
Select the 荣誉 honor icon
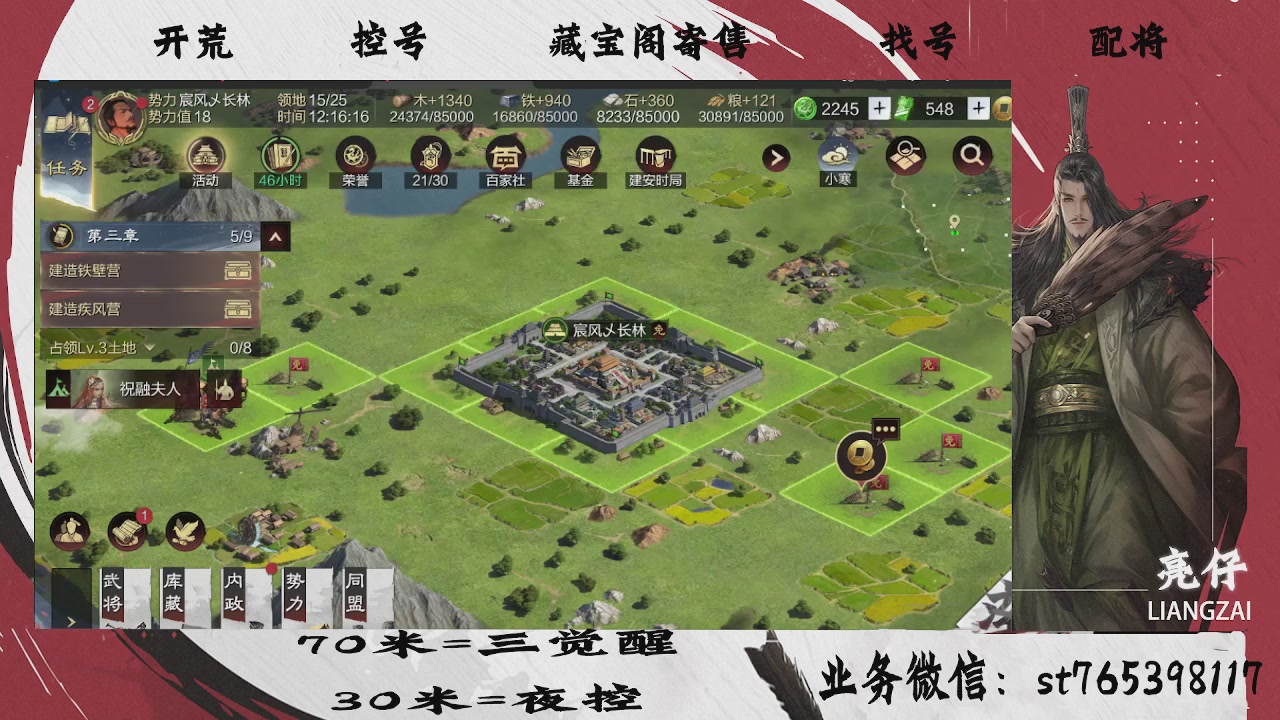click(x=353, y=158)
